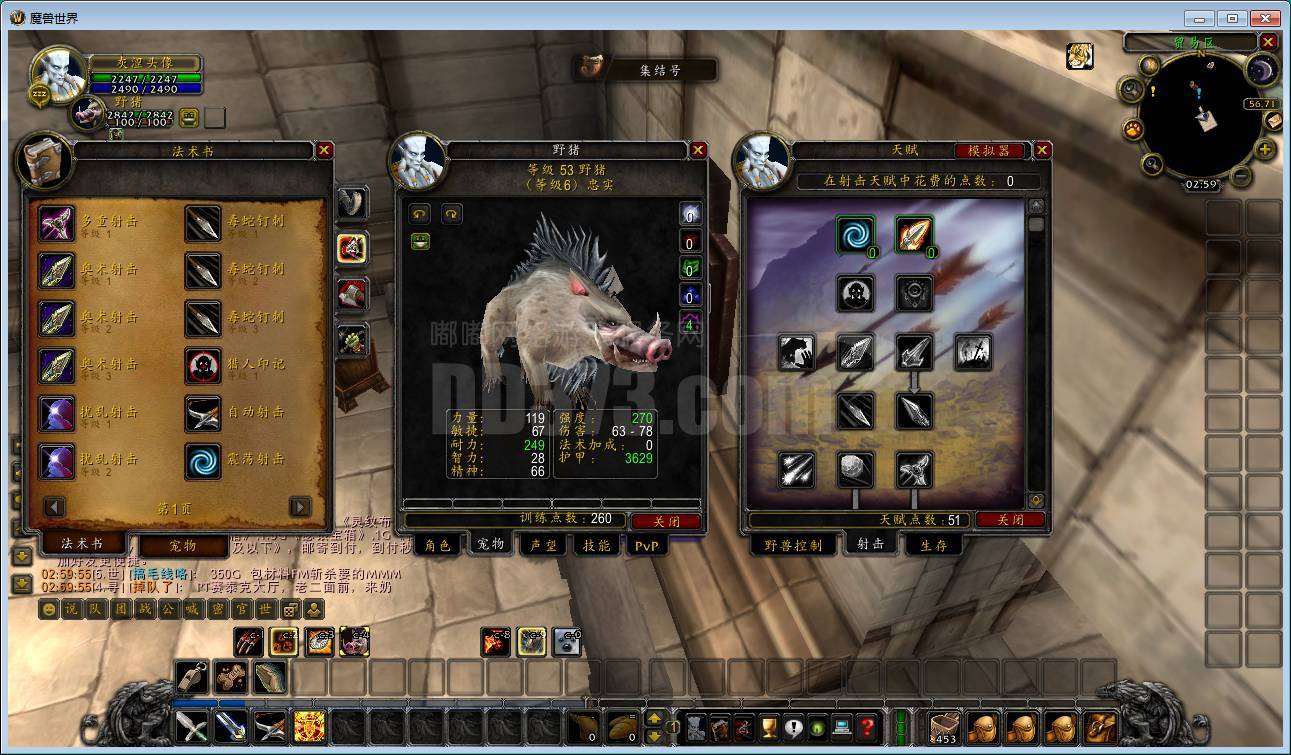Select the 猎人印记 spell icon
1291x755 pixels.
pyautogui.click(x=203, y=366)
